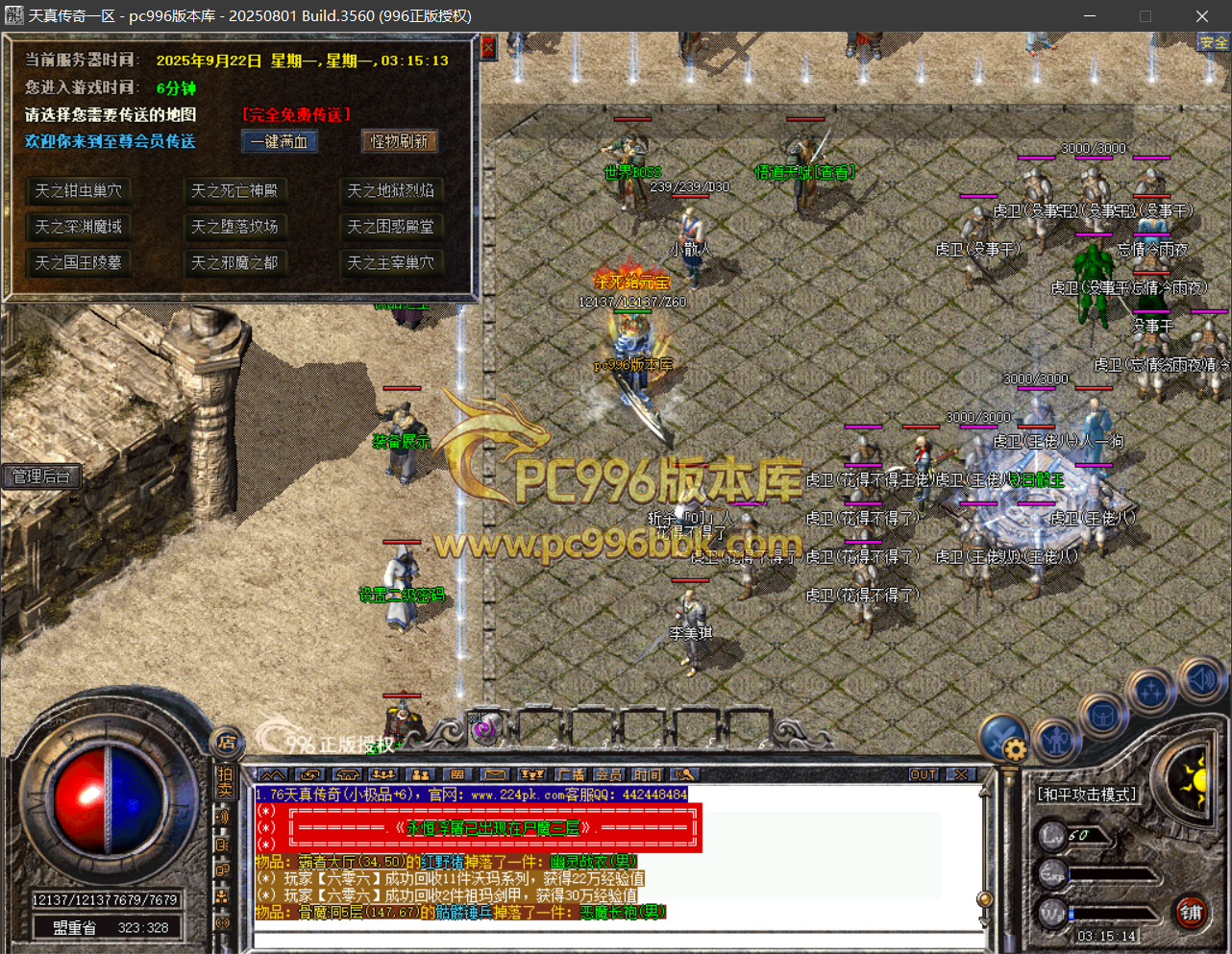Select the 天之地狱烈焰 destination

click(390, 190)
